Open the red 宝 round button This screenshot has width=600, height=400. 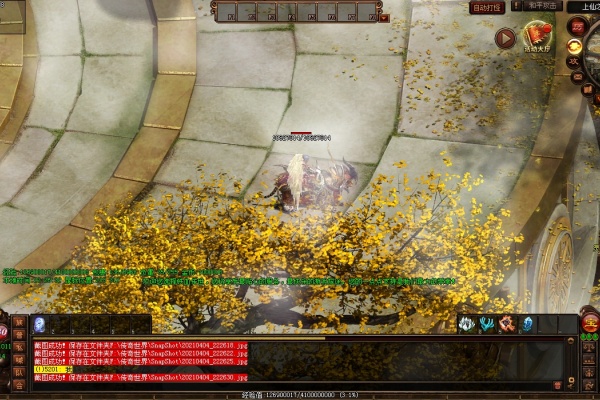click(590, 322)
